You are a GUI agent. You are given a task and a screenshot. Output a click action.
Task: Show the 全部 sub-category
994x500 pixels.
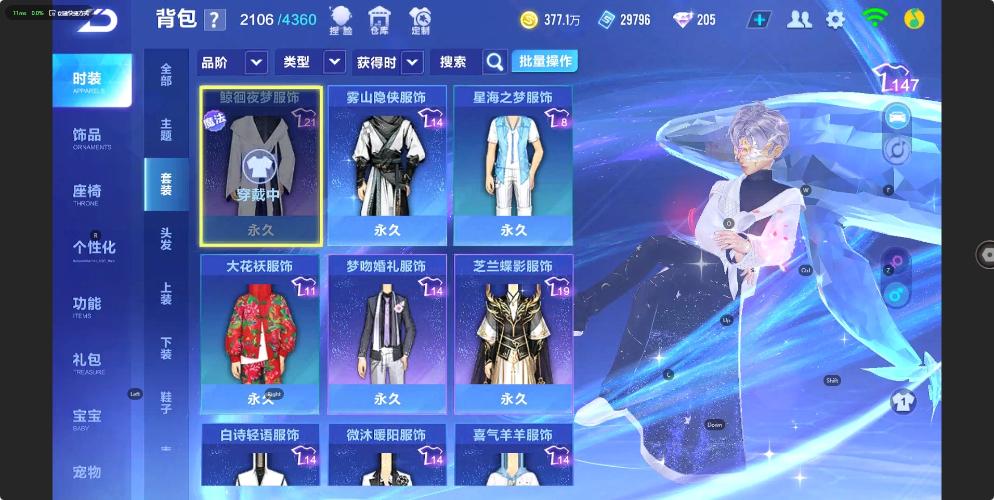coord(166,74)
